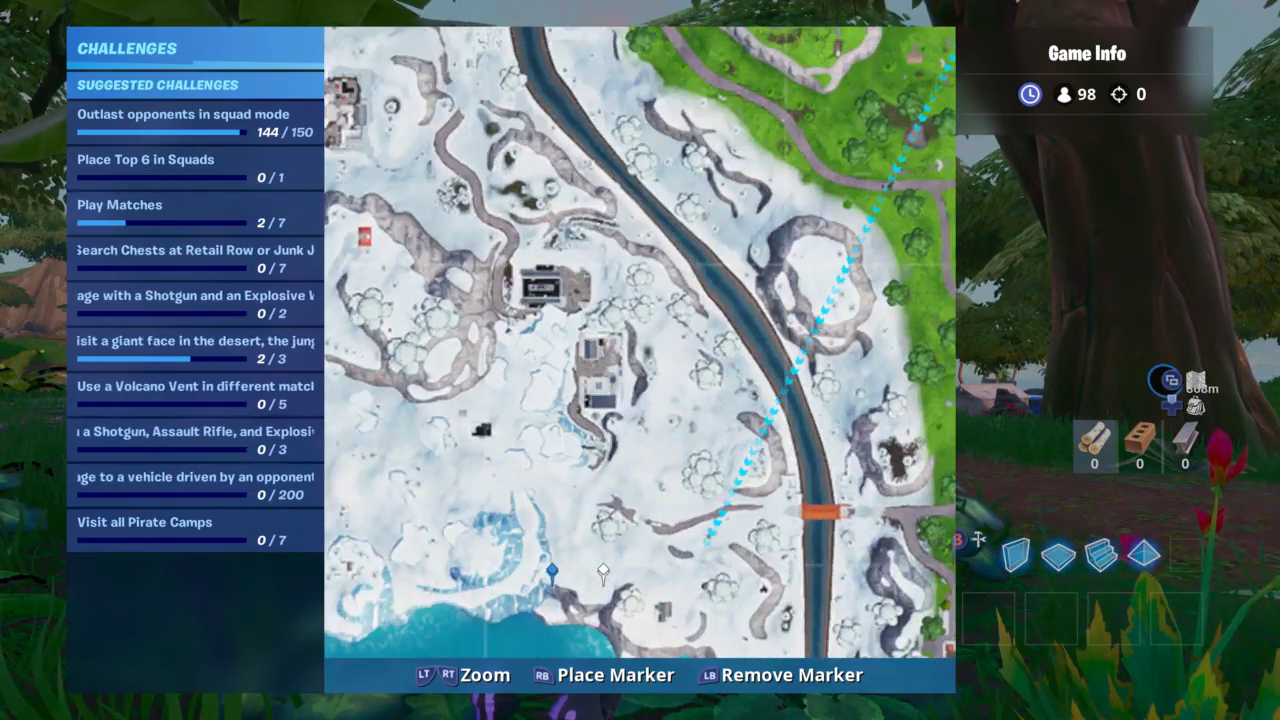Choose the wall building piece
The image size is (1280, 720).
coord(1016,555)
